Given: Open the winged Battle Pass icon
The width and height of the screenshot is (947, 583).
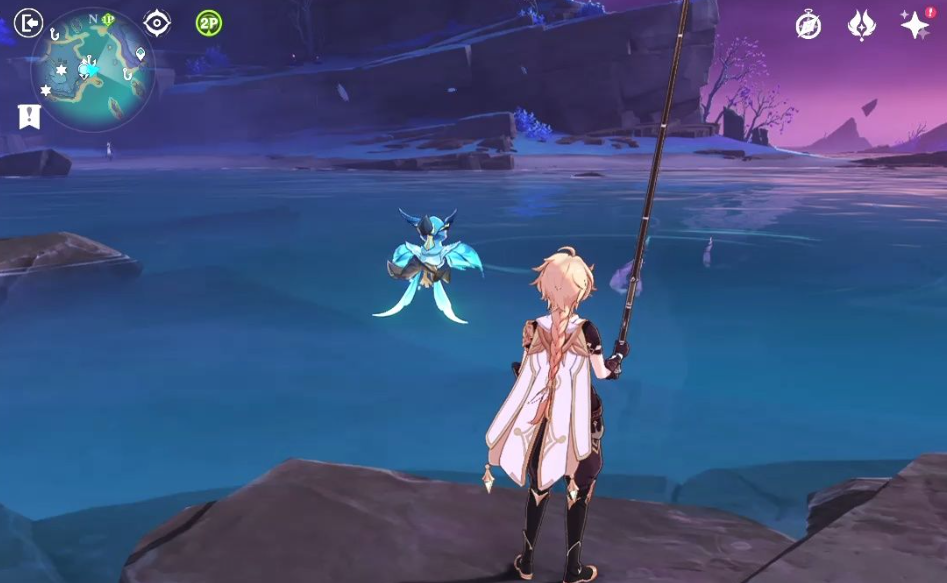Looking at the screenshot, I should (x=861, y=25).
